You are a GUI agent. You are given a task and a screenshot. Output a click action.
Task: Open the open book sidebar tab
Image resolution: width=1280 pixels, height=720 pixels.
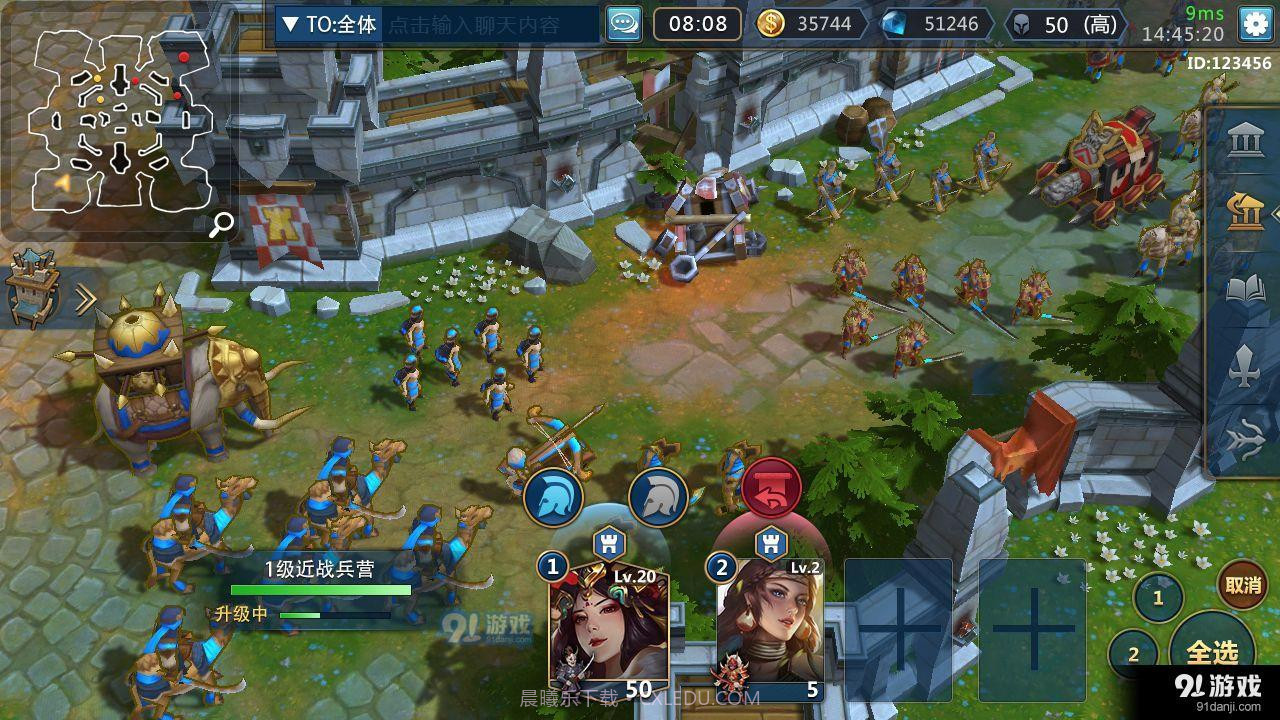tap(1246, 291)
